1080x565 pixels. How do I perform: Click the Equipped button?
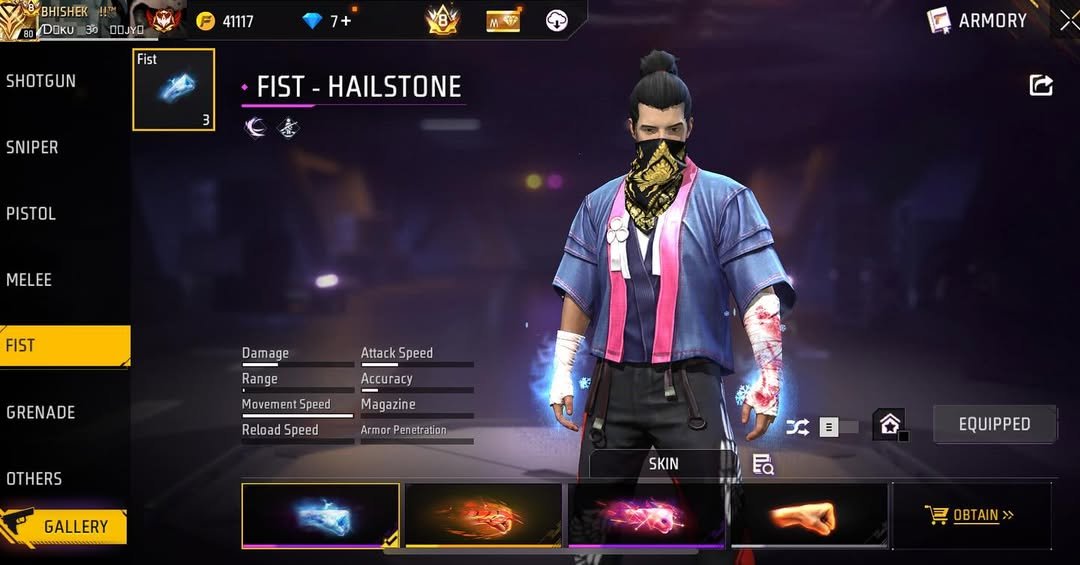994,424
